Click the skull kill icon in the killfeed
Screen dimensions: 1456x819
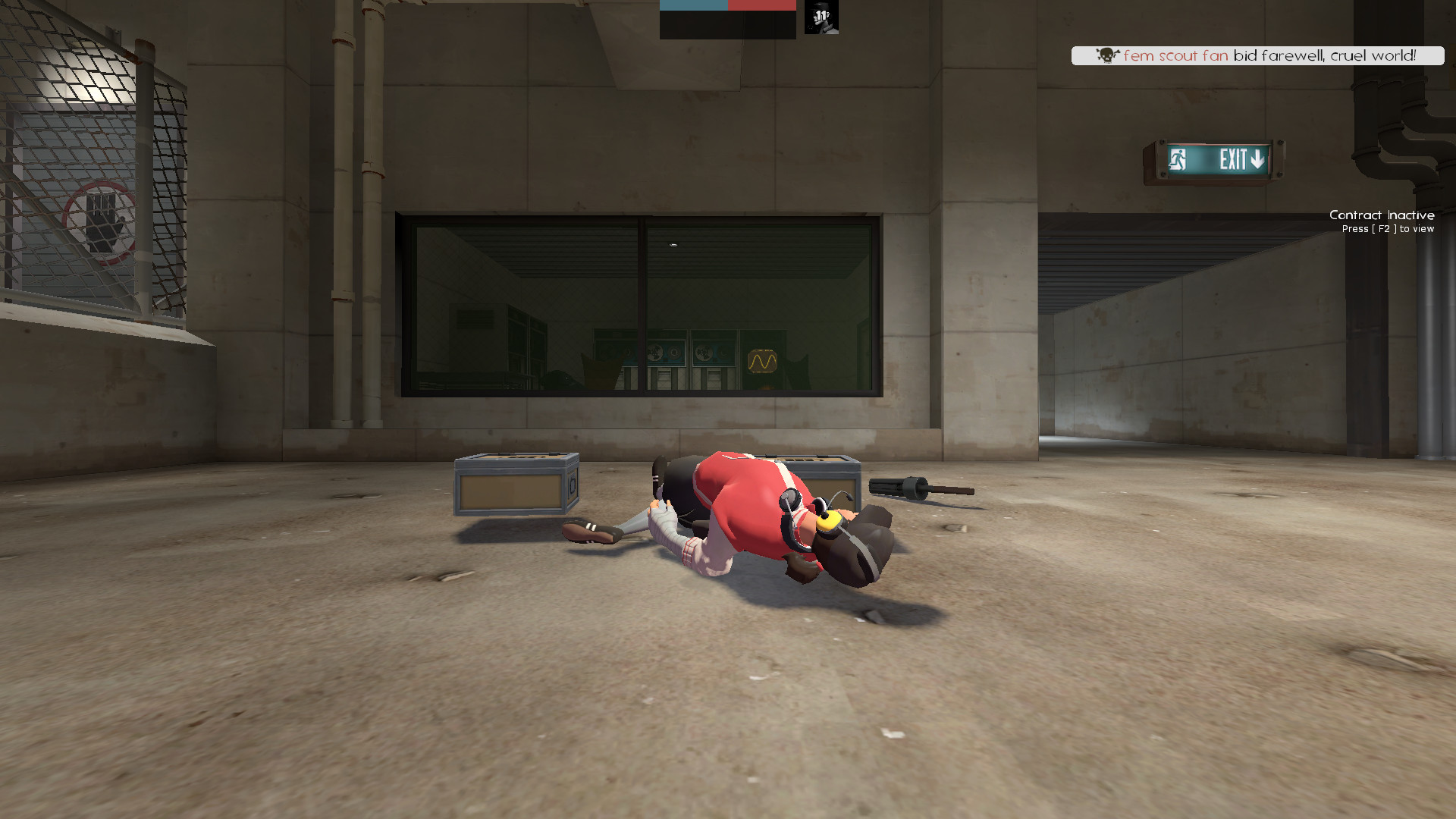(1108, 55)
